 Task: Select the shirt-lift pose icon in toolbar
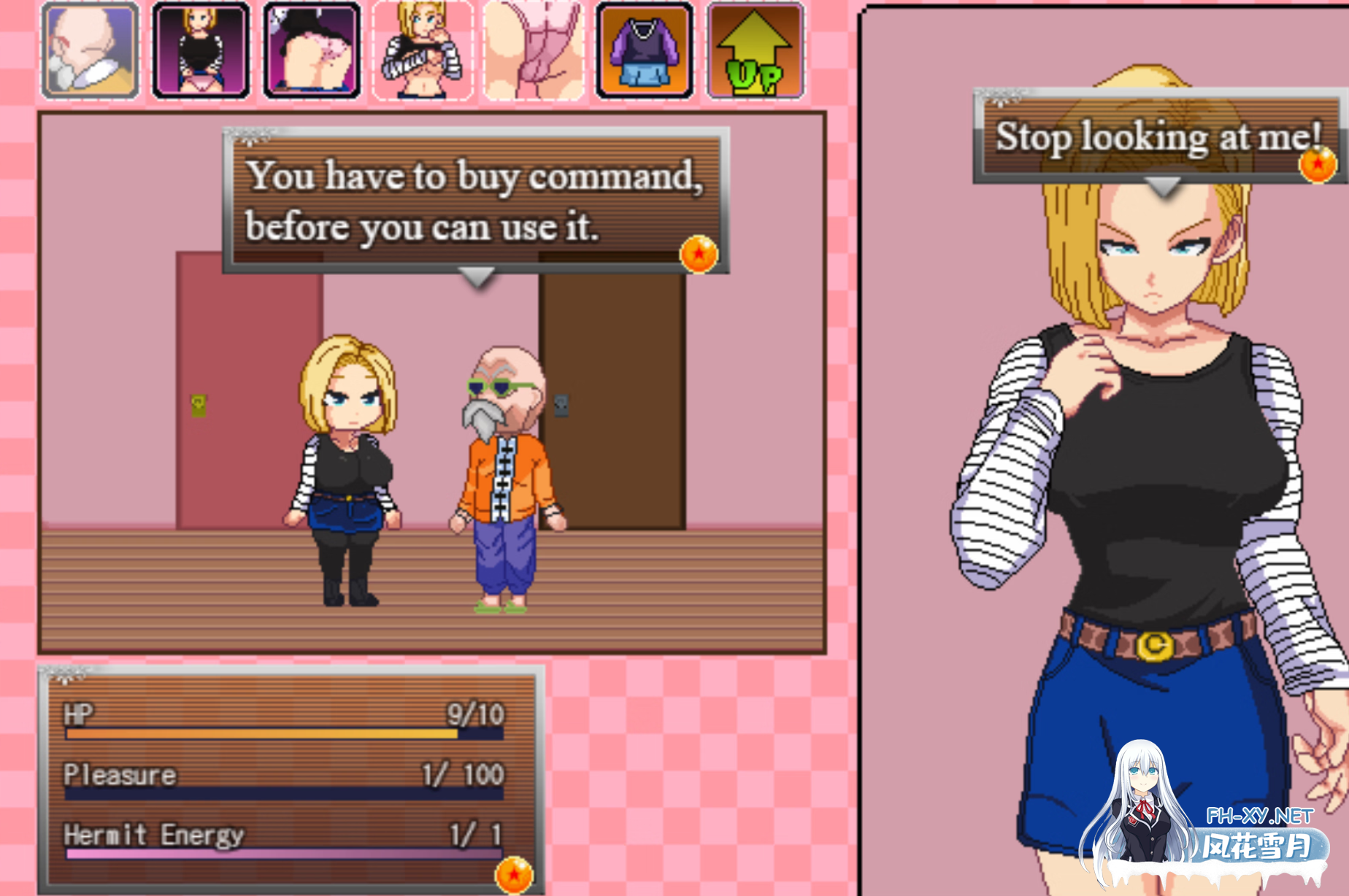[x=422, y=48]
